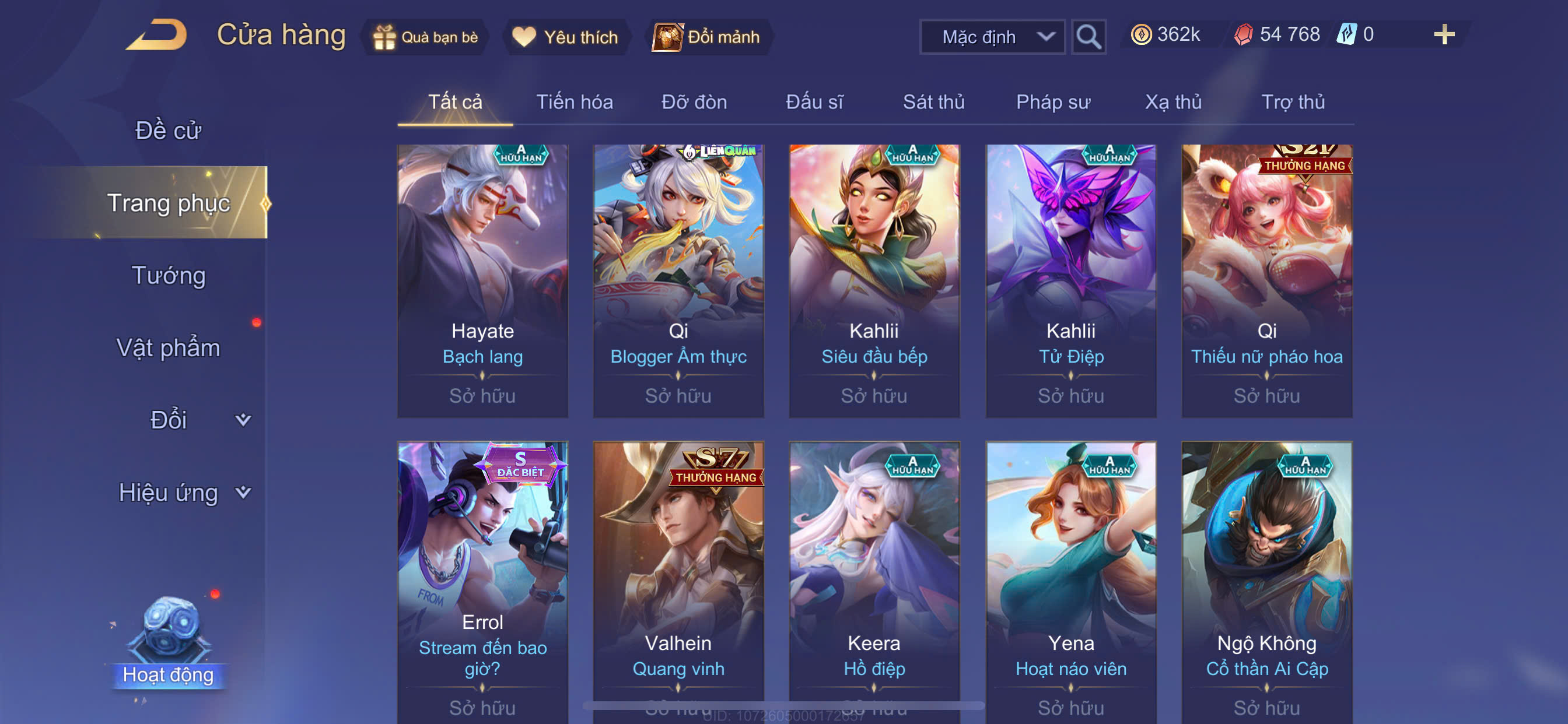Viewport: 1568px width, 724px height.
Task: Select the Ngộ Không Cổ thần Ai Cập card
Action: pyautogui.click(x=1266, y=578)
